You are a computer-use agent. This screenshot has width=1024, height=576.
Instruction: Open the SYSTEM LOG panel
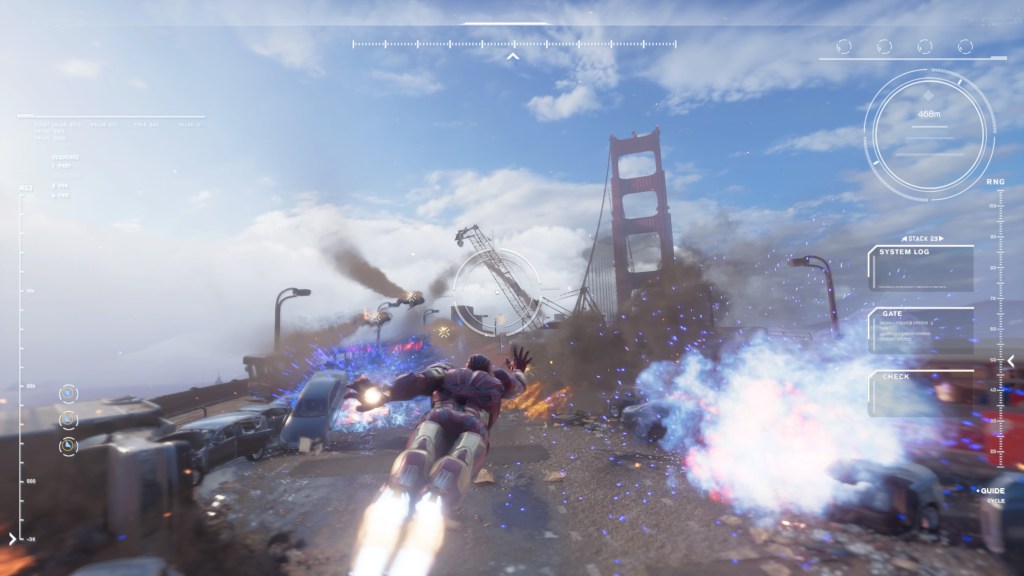click(x=920, y=268)
